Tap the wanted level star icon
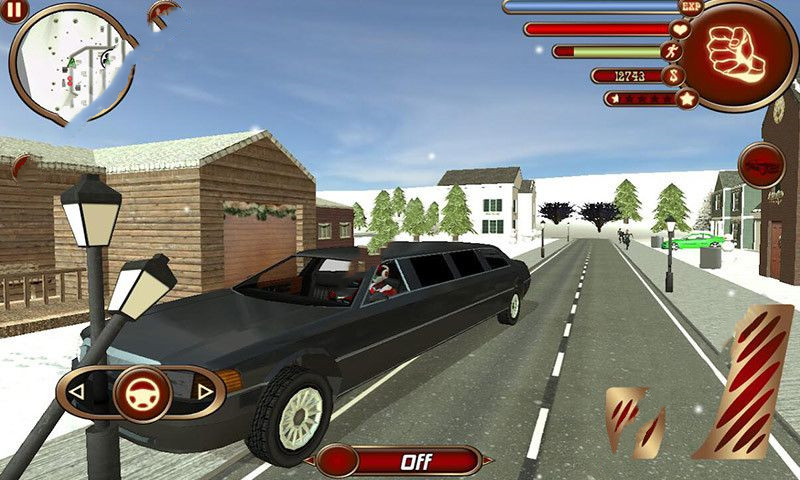Screen dimensions: 800x480 (686, 98)
